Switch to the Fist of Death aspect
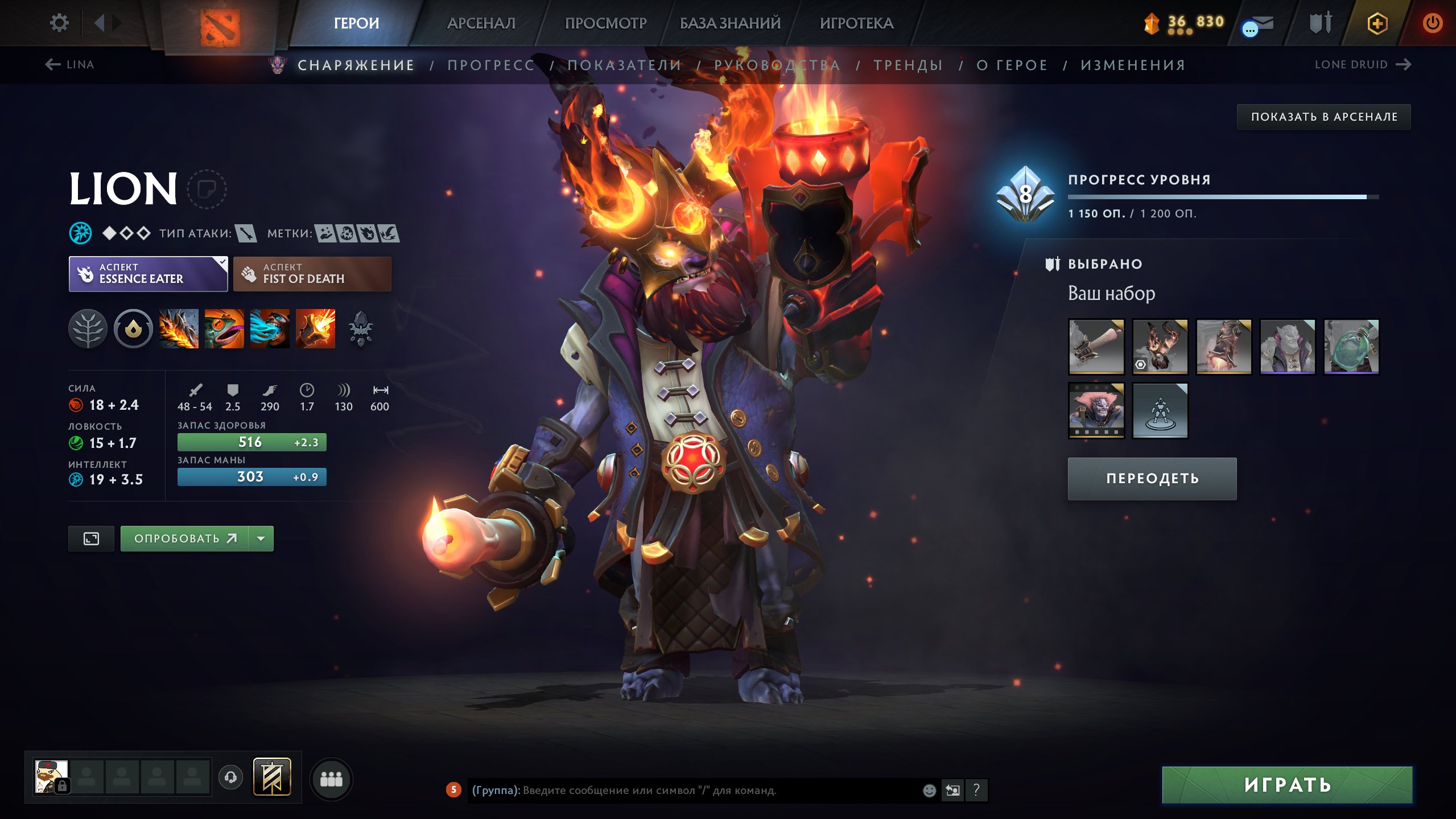This screenshot has width=1456, height=819. click(x=311, y=274)
